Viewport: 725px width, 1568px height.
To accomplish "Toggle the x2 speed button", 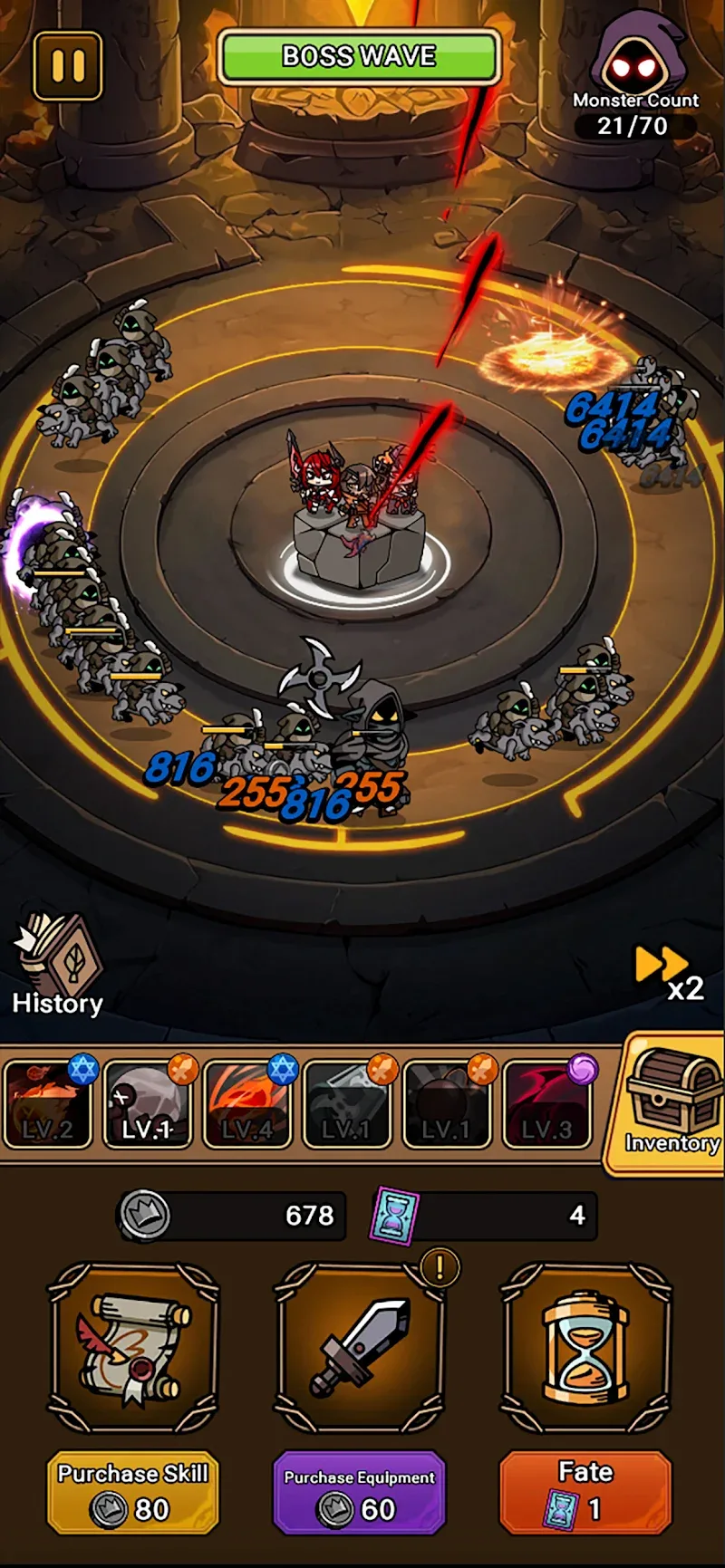I will (x=670, y=972).
